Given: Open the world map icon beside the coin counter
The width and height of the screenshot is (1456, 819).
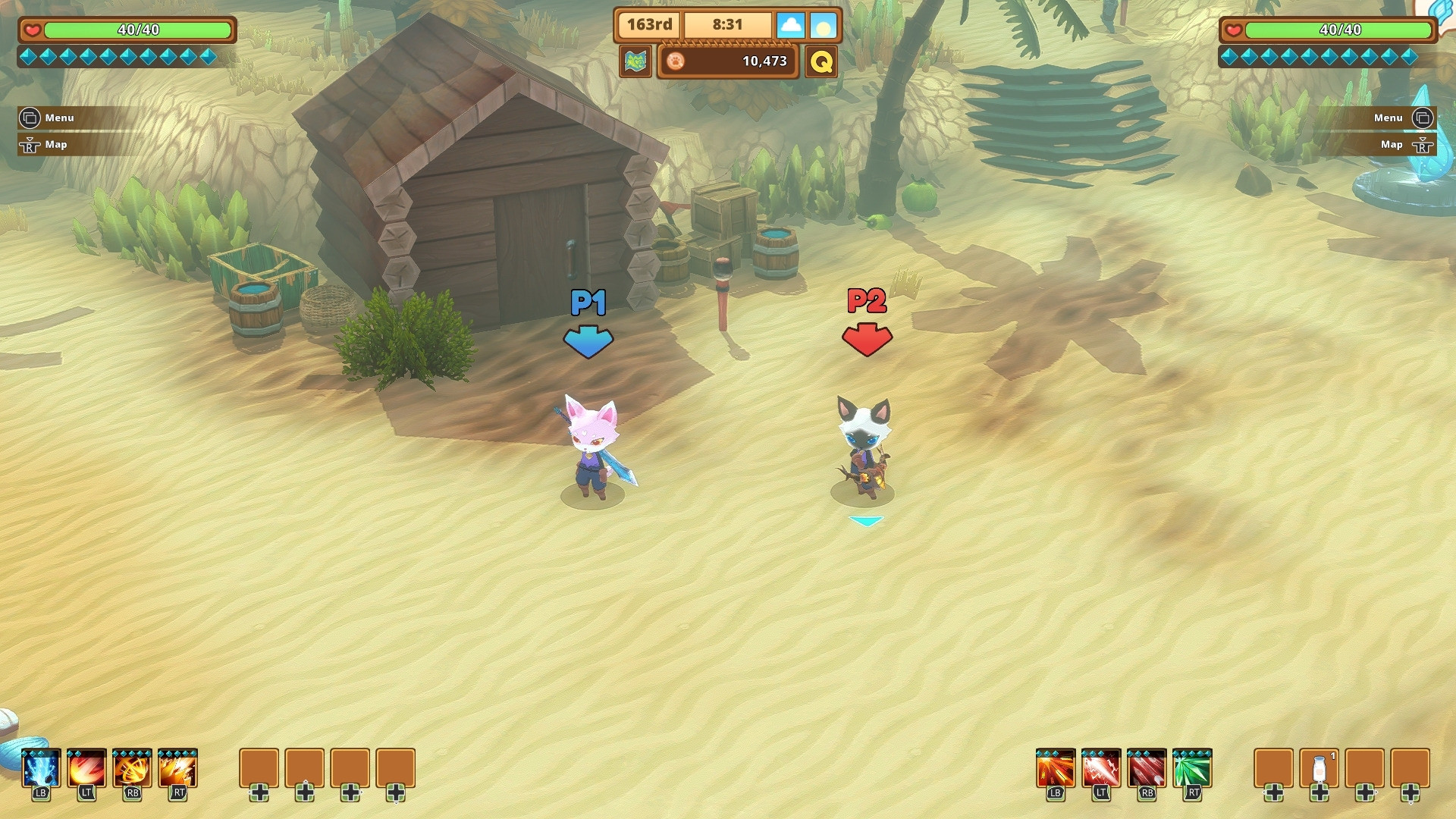Looking at the screenshot, I should click(635, 61).
